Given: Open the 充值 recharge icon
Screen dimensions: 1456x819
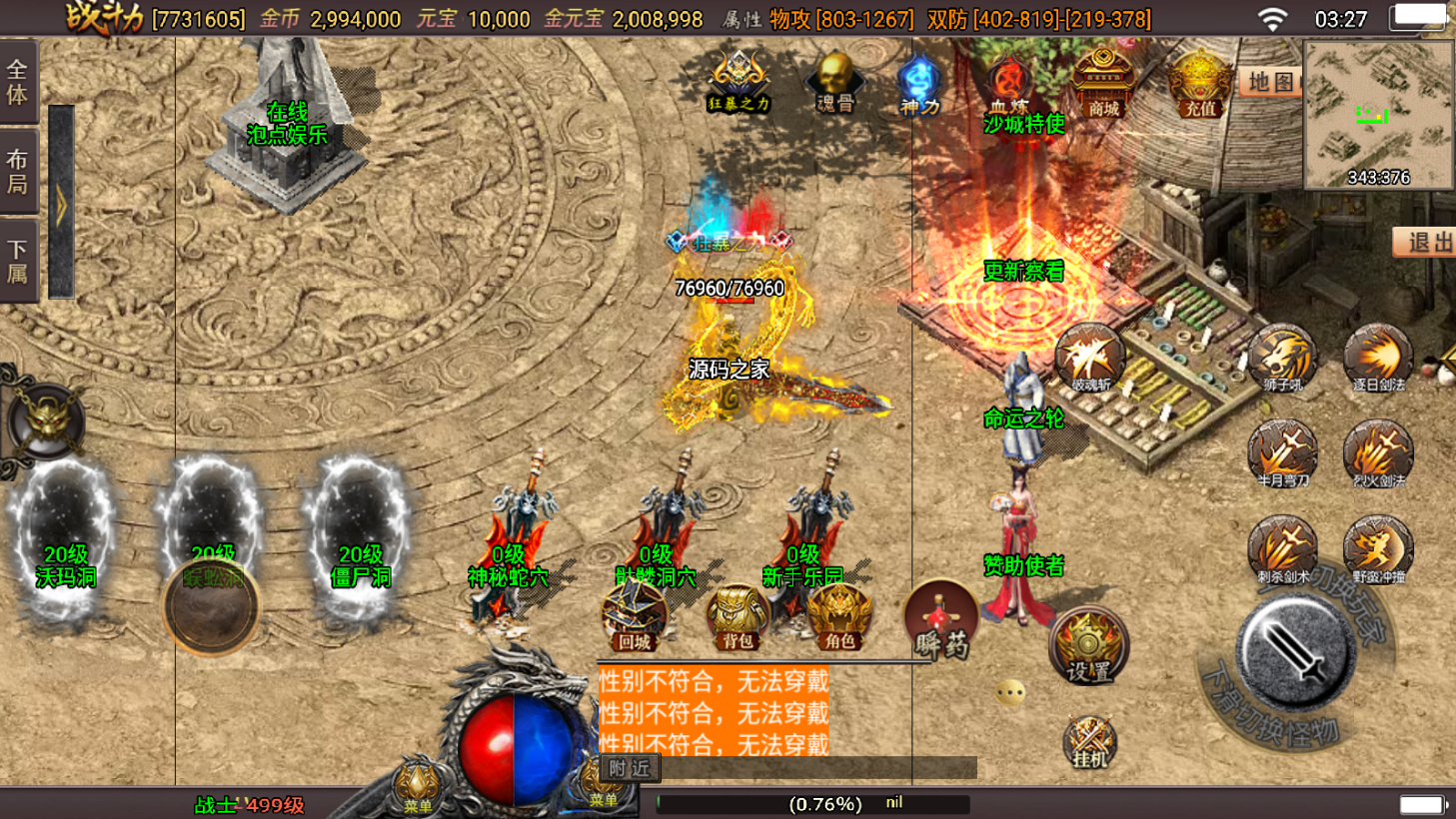Looking at the screenshot, I should [1199, 84].
